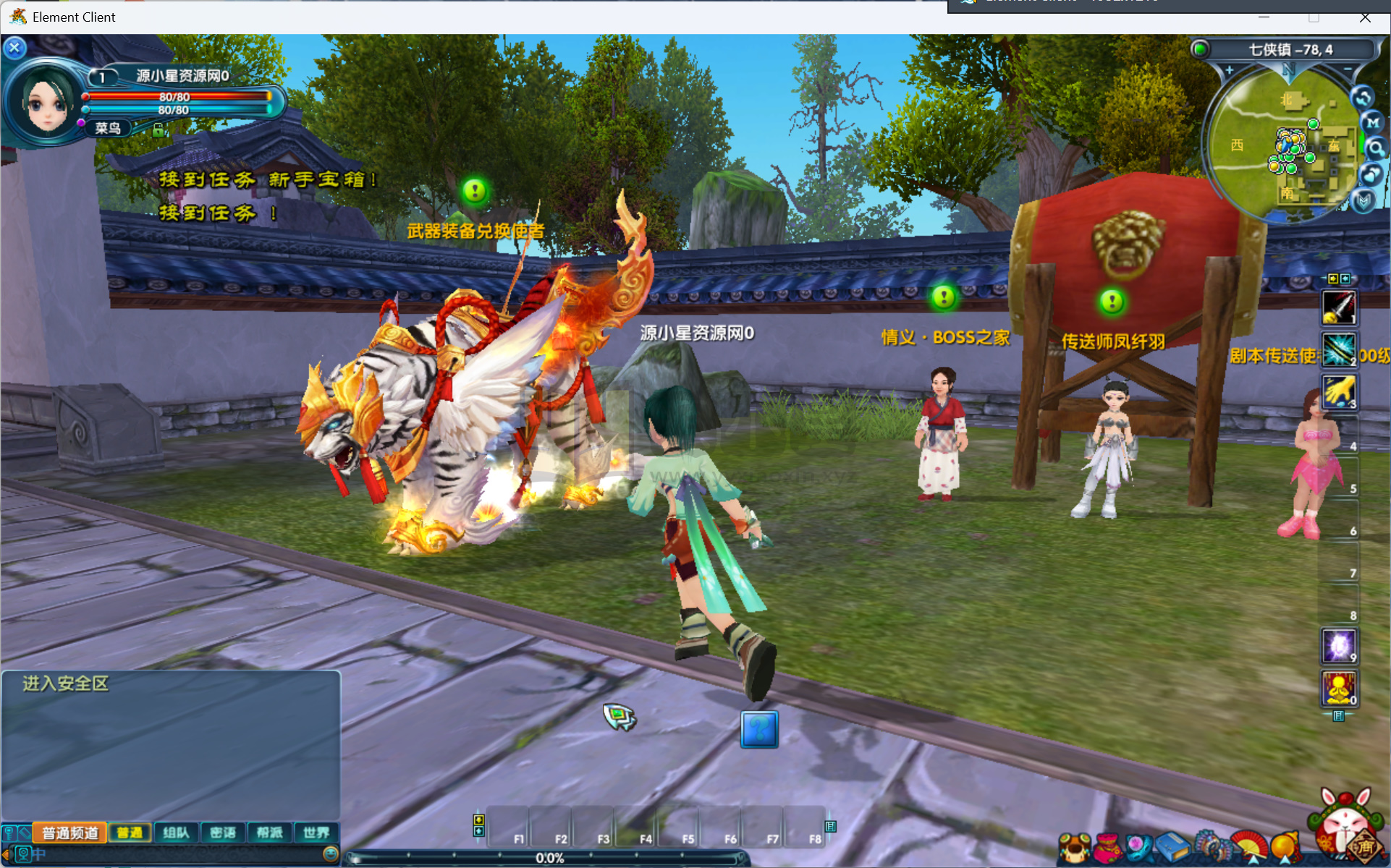Zoom in the minimap with the plus button
The image size is (1391, 868).
coord(1229,71)
